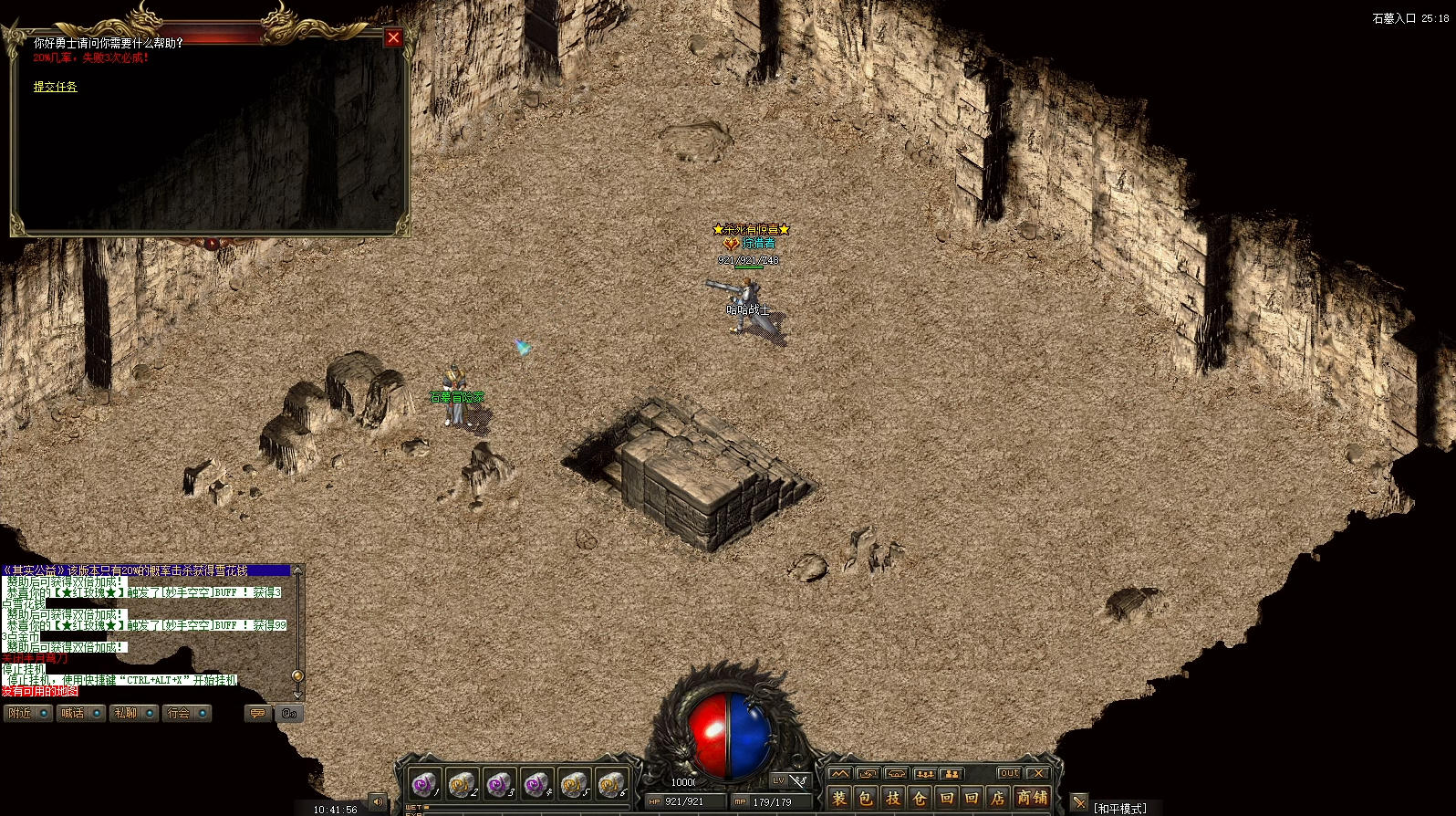Toggle the 附近 nearby chat channel
This screenshot has height=816, width=1456.
(x=27, y=713)
